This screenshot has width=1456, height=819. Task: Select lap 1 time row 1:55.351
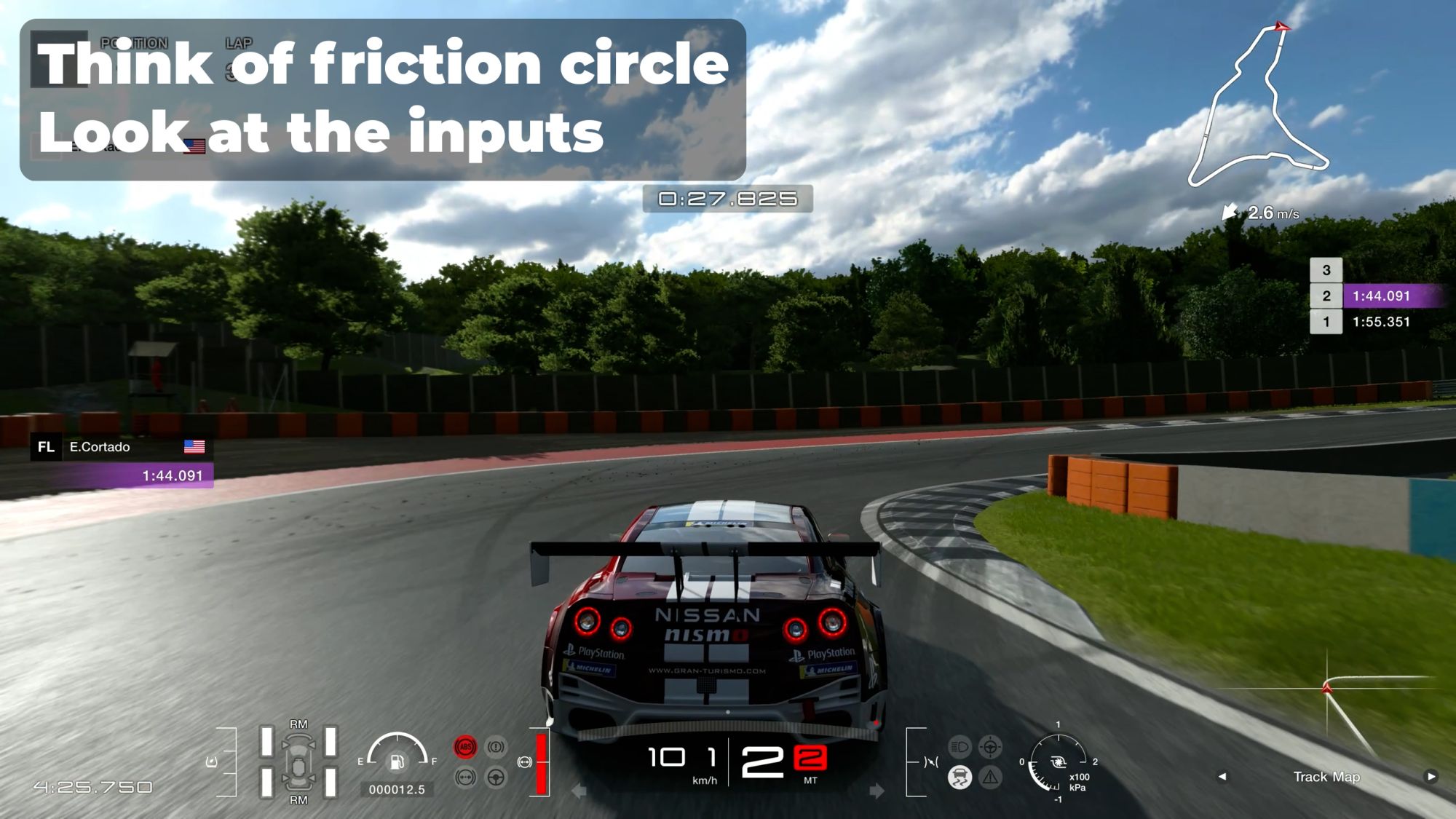(1380, 322)
